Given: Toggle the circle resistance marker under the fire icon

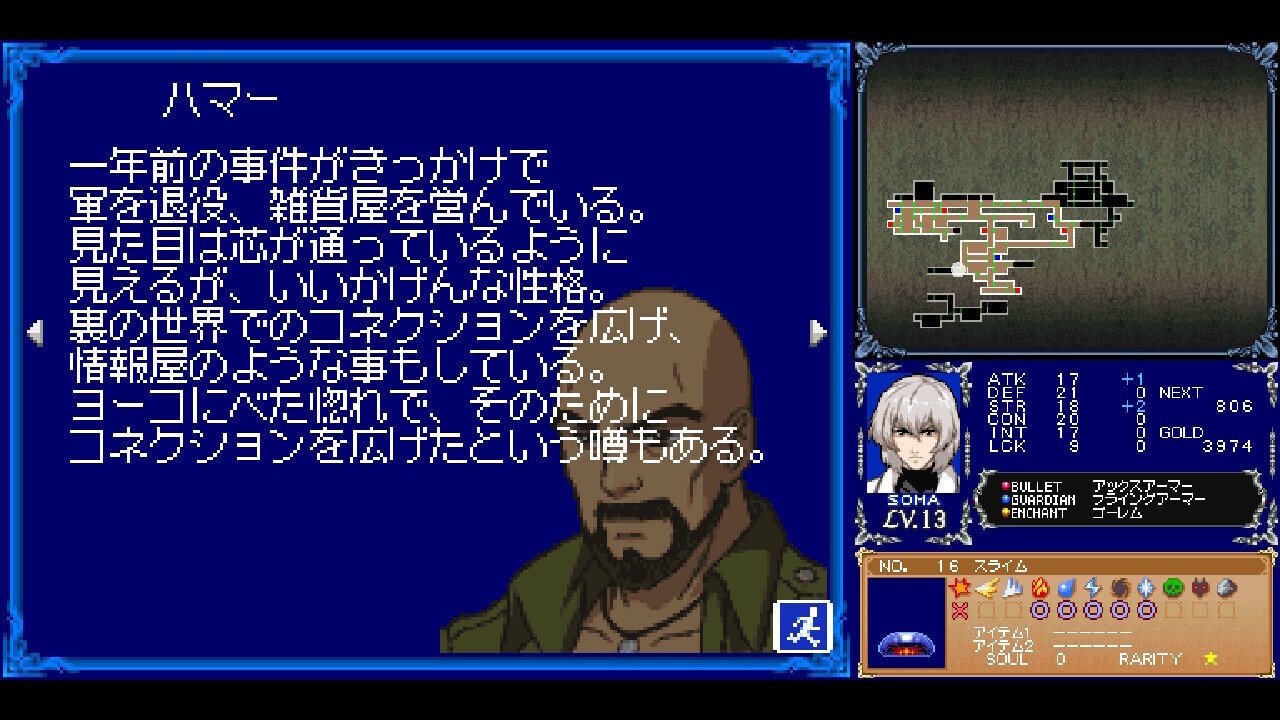Looking at the screenshot, I should 1040,609.
